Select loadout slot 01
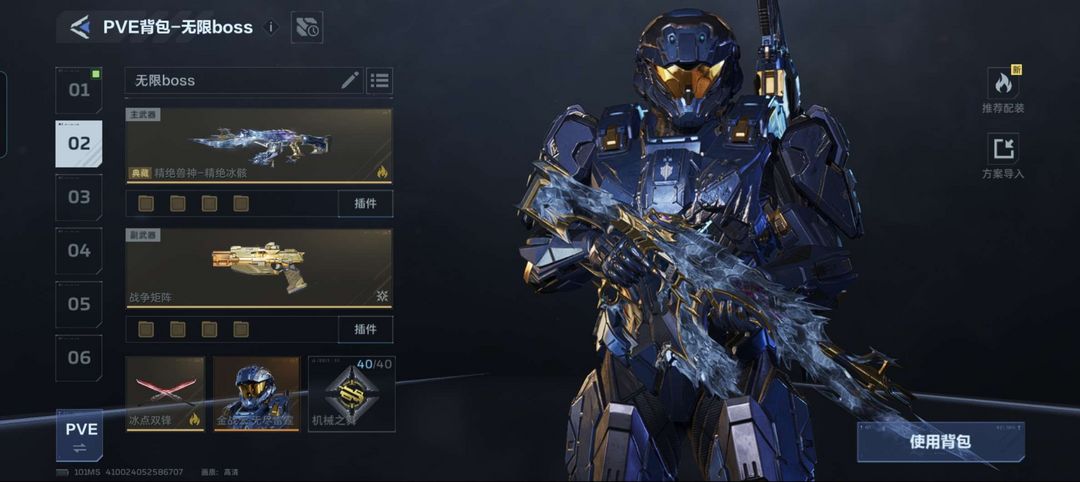The width and height of the screenshot is (1080, 482). click(79, 90)
